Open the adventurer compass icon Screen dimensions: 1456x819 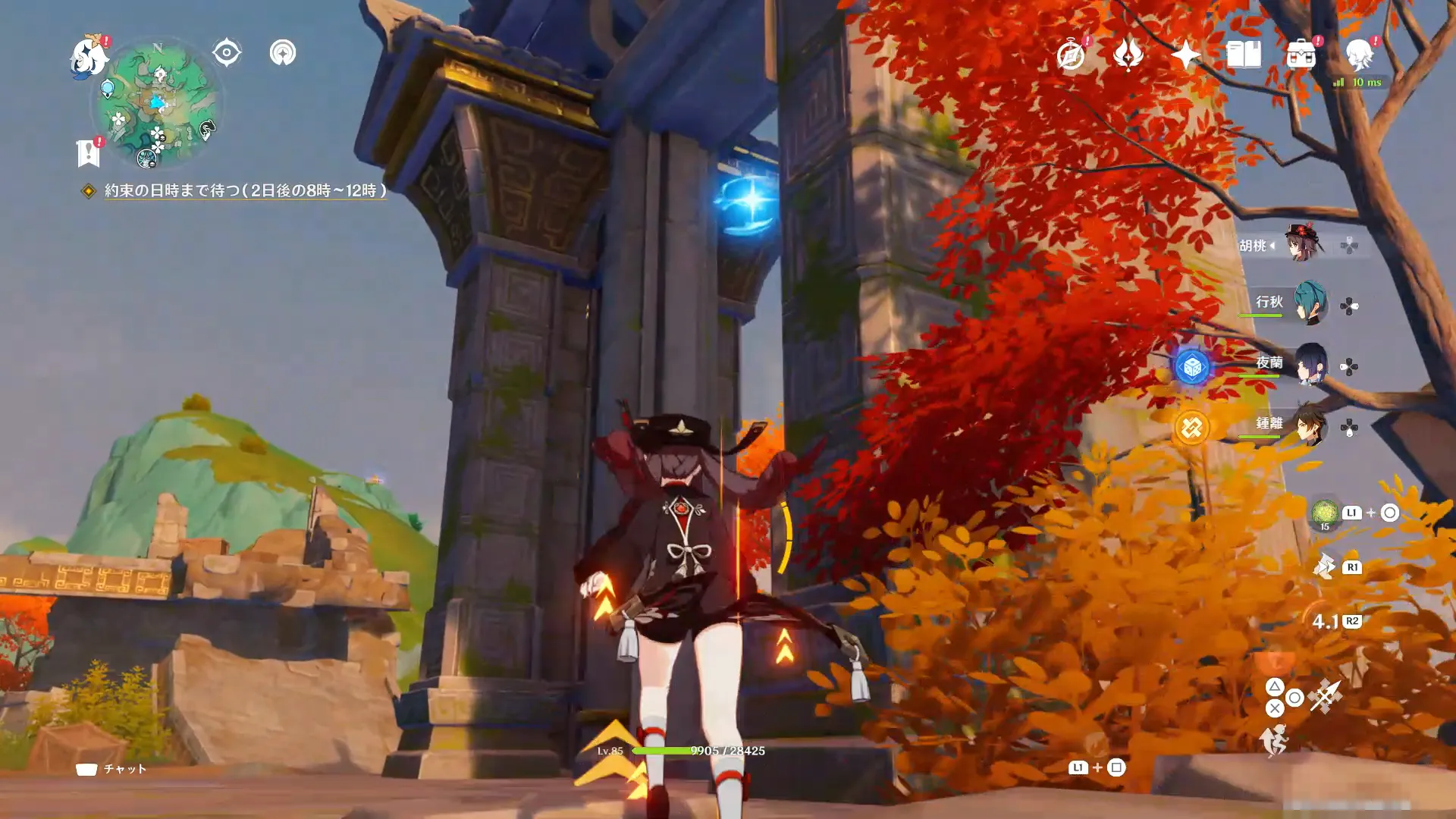click(x=1071, y=55)
